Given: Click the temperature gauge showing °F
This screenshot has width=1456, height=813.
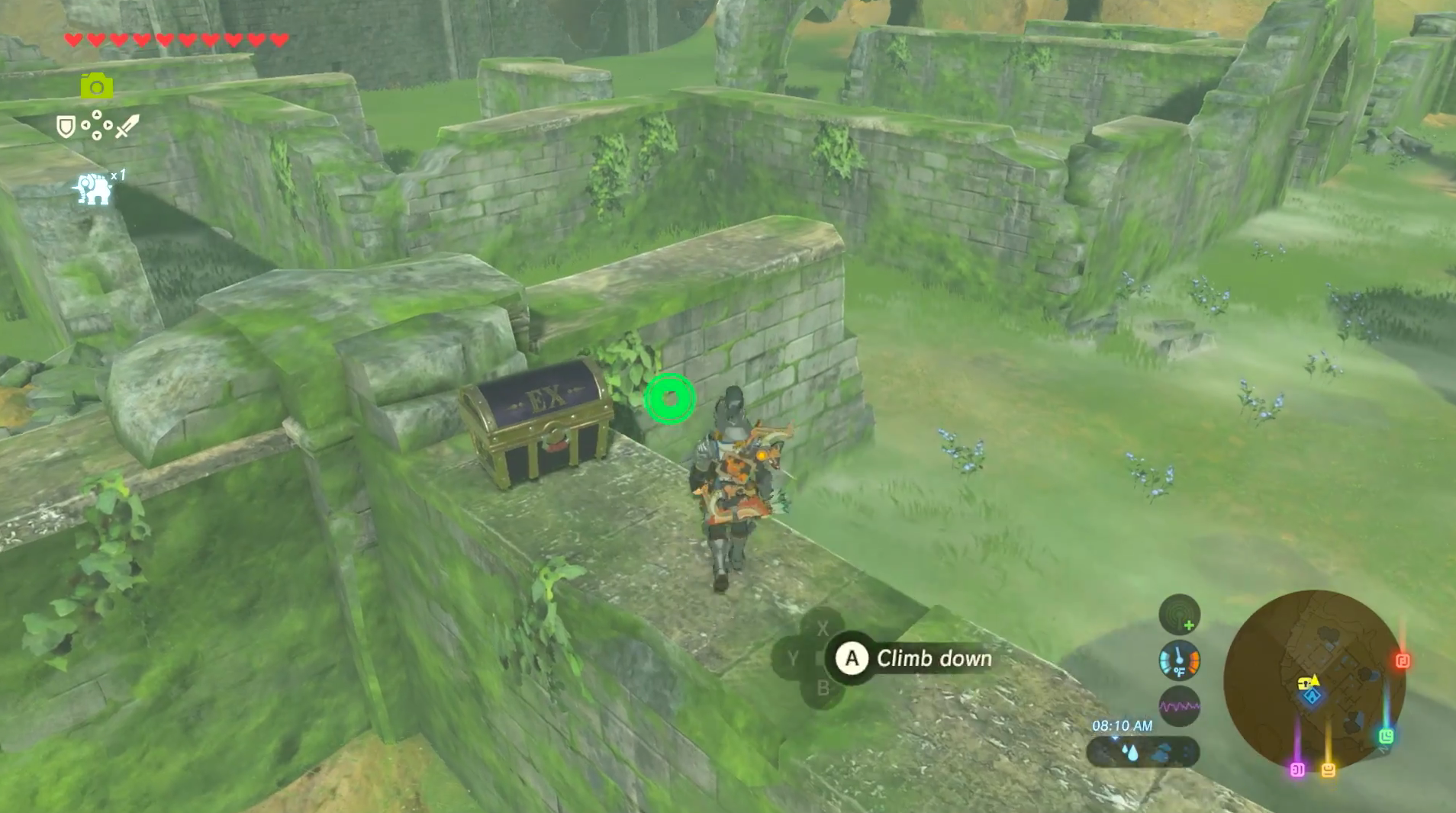Looking at the screenshot, I should pyautogui.click(x=1180, y=662).
